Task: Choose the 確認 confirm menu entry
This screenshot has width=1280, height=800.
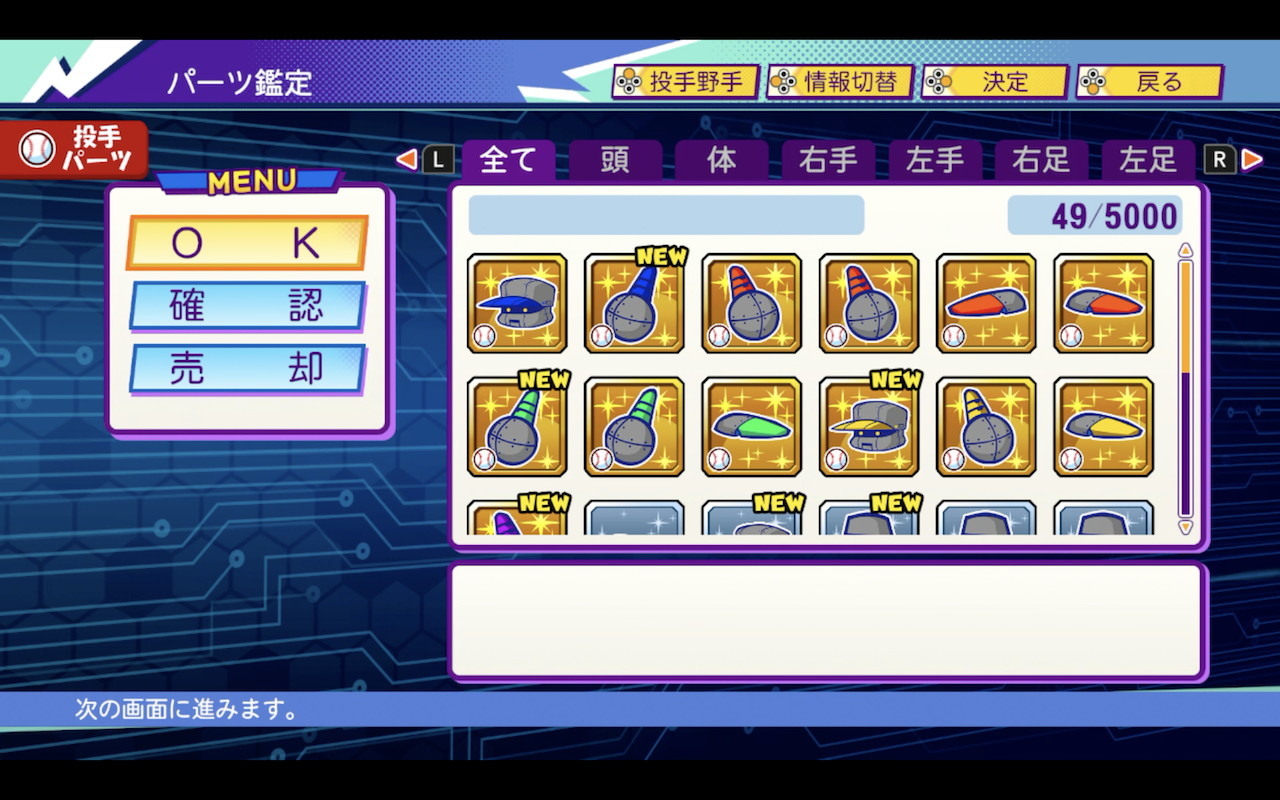Action: click(x=246, y=306)
